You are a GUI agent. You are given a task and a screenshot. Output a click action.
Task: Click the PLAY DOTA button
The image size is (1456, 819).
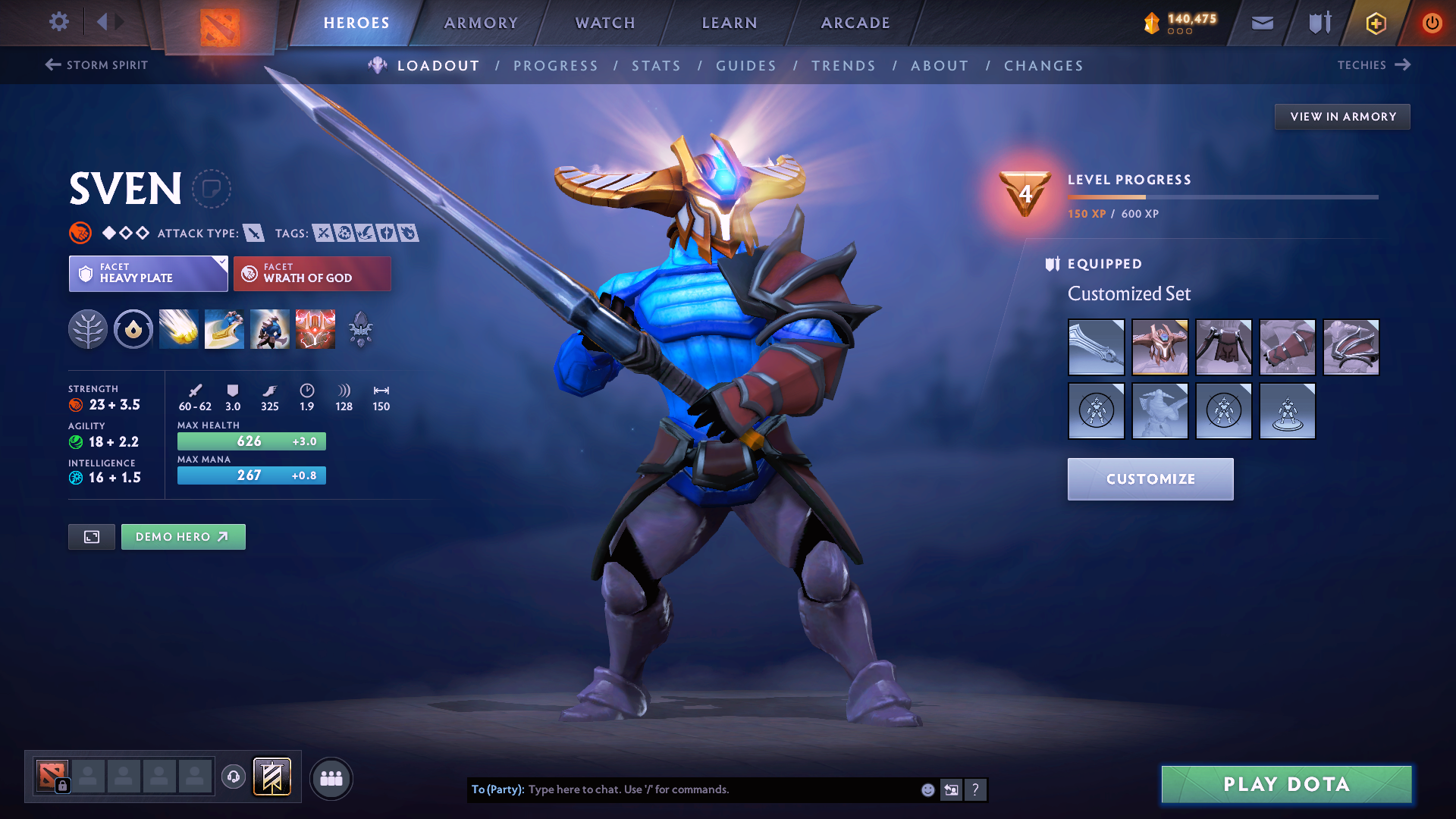point(1285,785)
